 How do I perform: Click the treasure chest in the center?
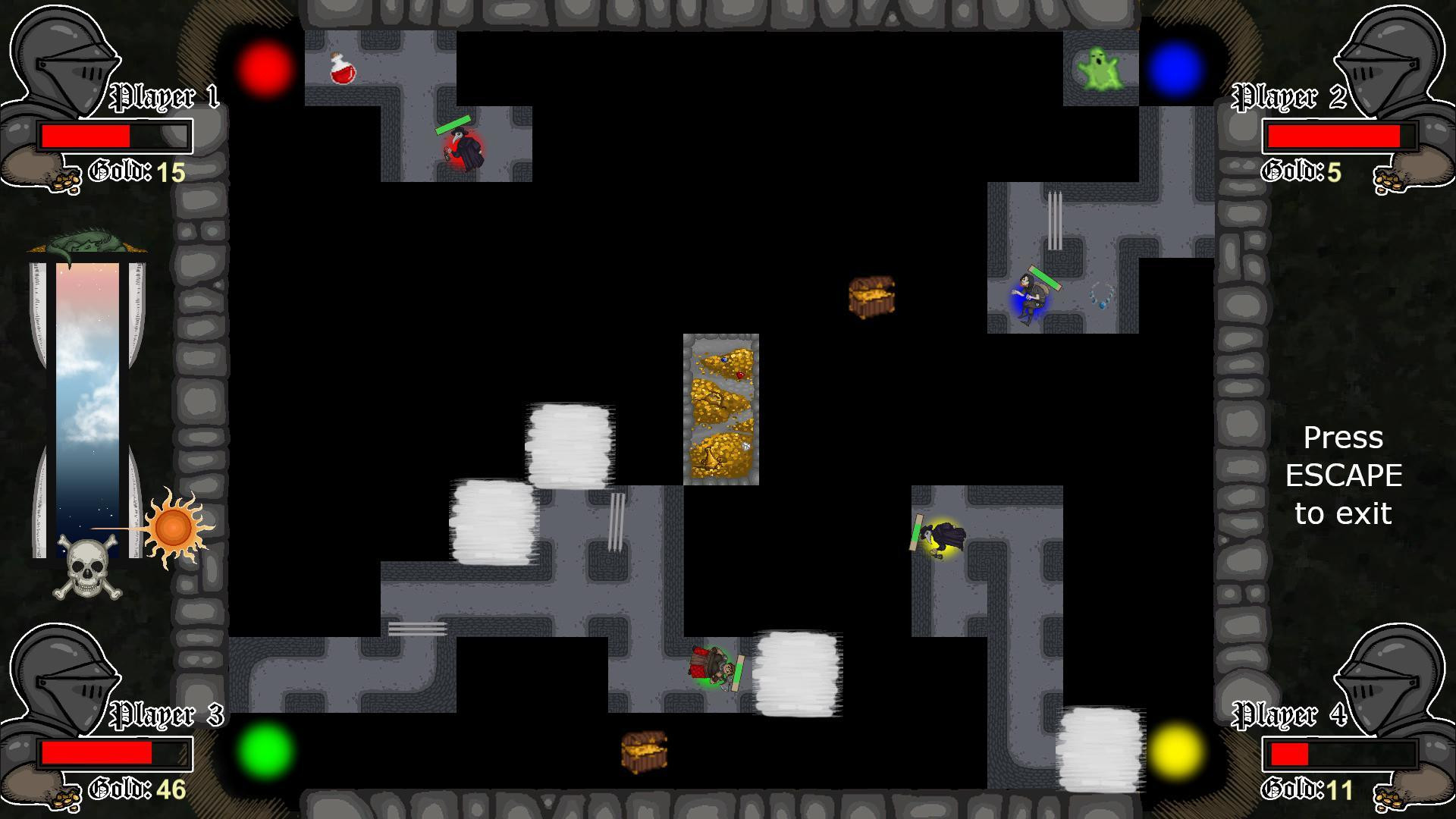[871, 296]
